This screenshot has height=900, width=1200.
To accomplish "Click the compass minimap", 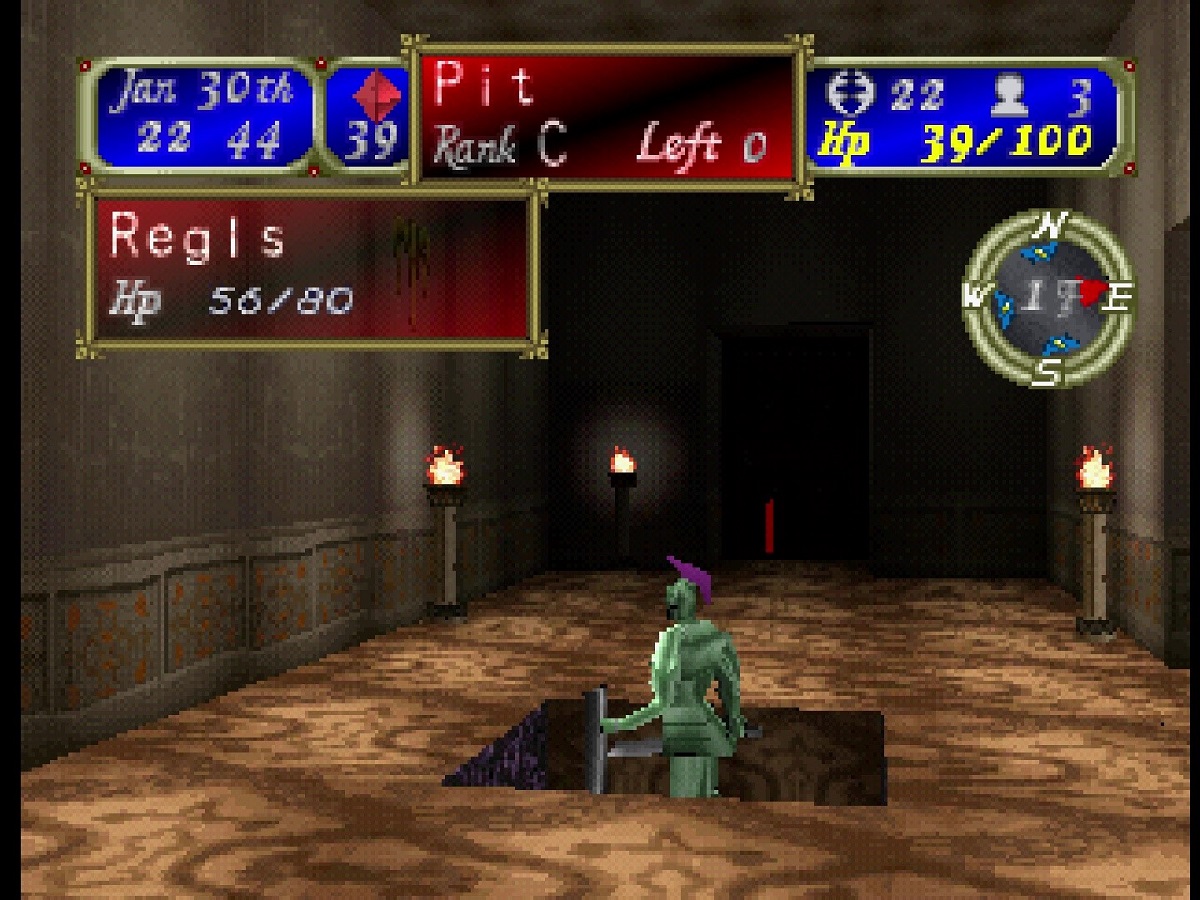I will click(1047, 298).
